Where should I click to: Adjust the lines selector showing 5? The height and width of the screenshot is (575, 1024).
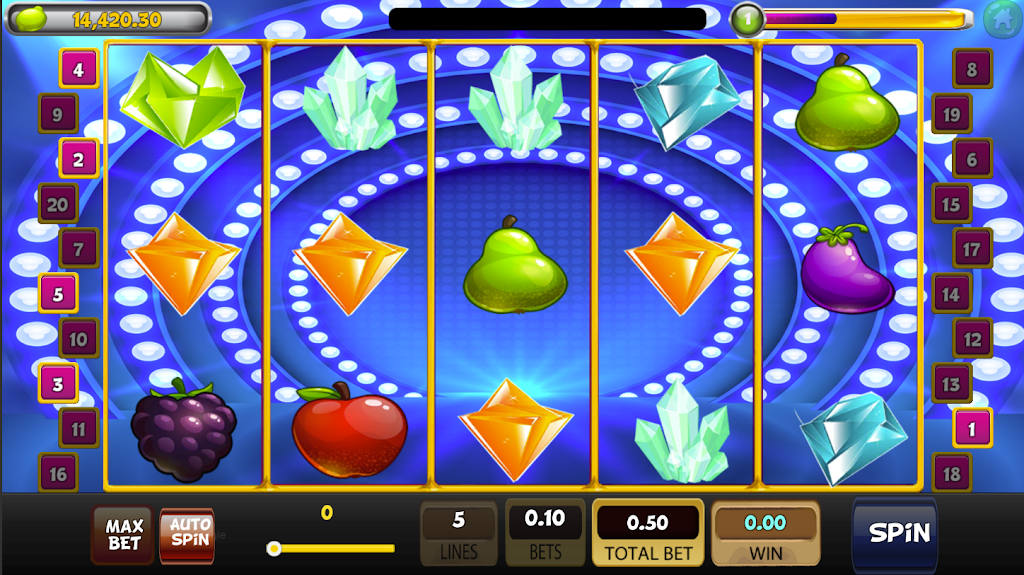459,532
